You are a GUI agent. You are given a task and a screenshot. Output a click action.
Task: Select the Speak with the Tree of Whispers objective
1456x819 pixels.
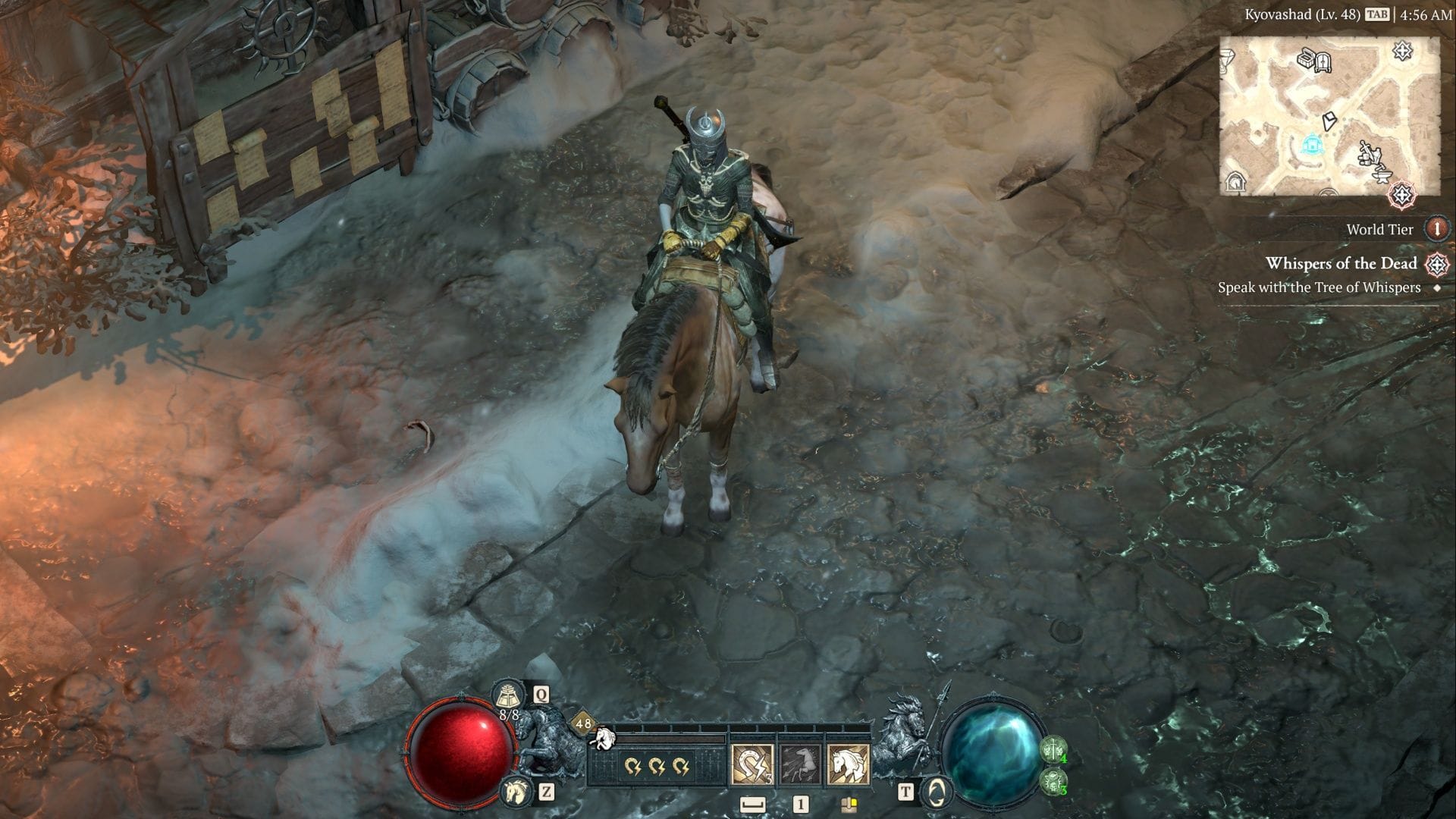tap(1356, 287)
